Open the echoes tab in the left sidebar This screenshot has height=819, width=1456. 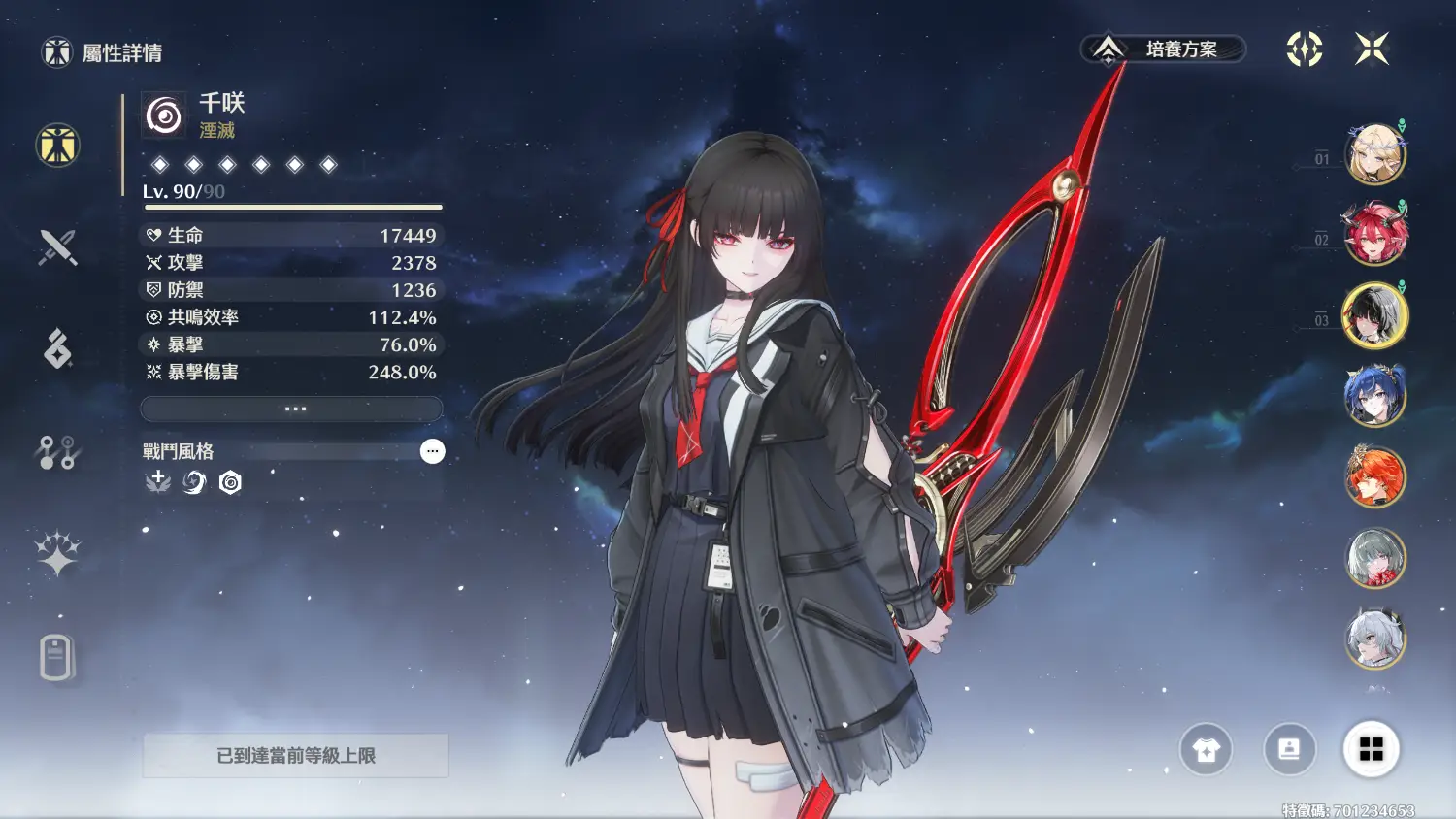pyautogui.click(x=57, y=348)
